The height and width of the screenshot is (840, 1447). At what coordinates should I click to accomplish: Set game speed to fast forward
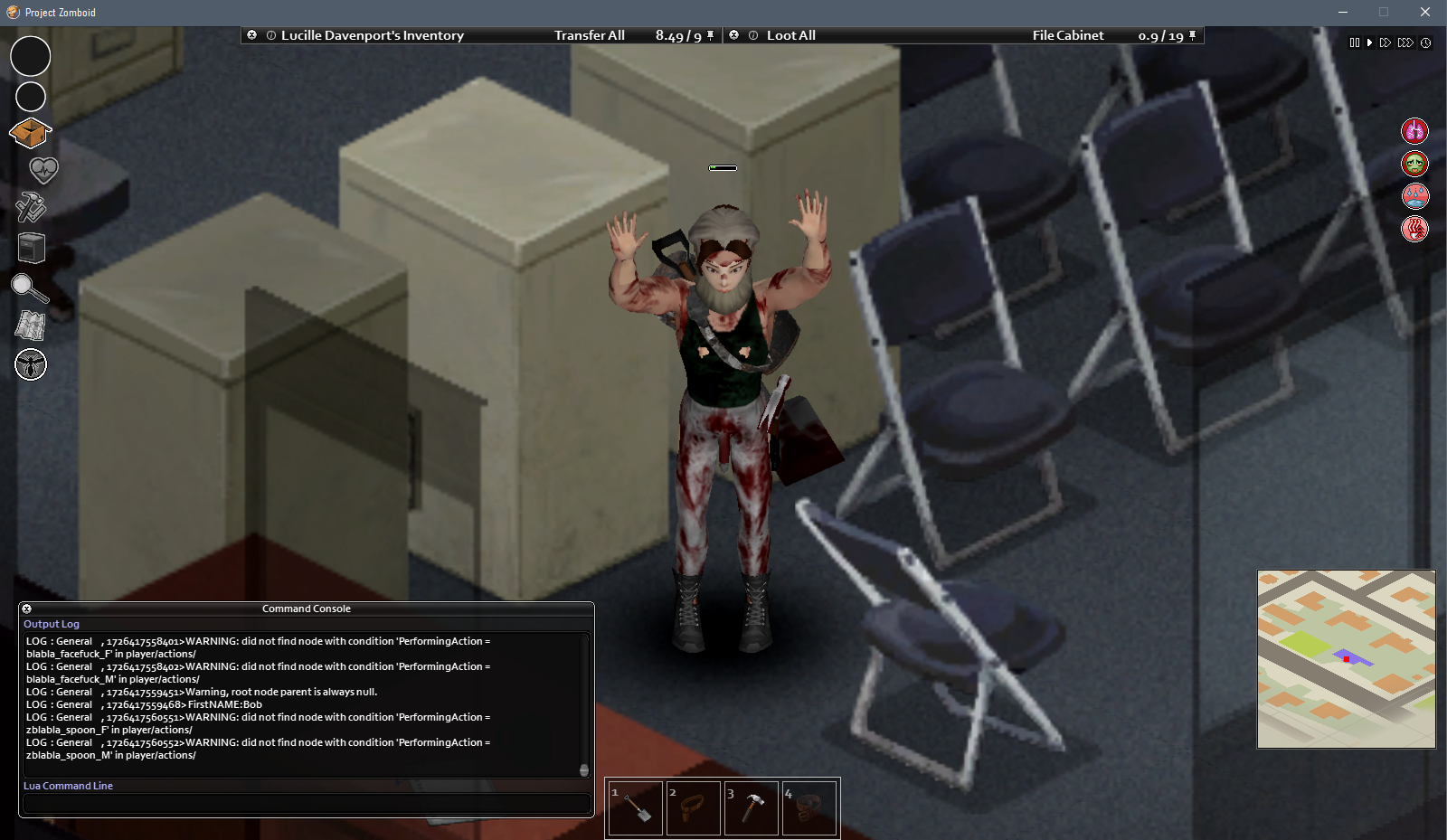coord(1385,42)
